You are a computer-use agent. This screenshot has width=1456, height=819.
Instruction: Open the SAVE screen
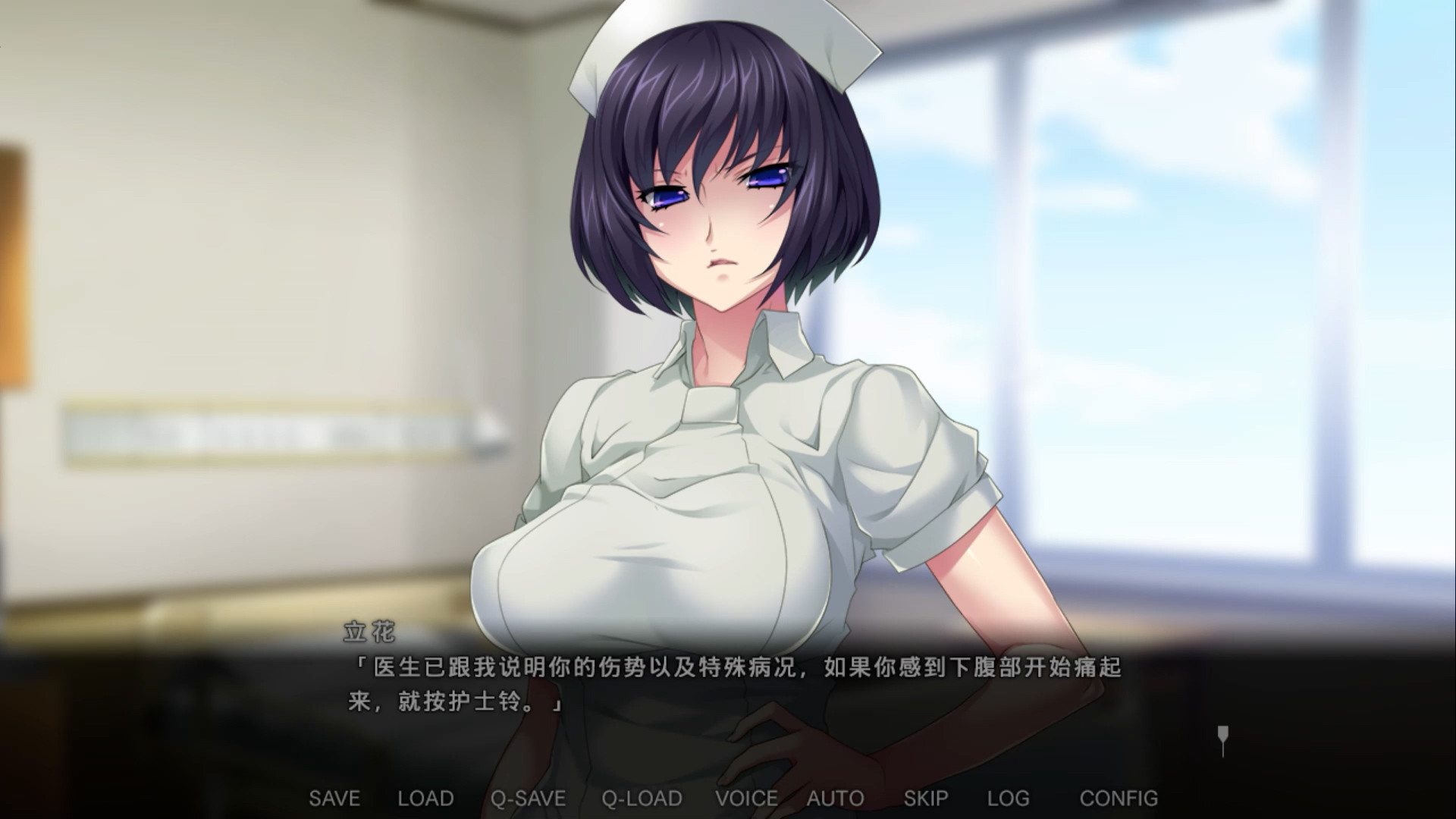pyautogui.click(x=334, y=798)
